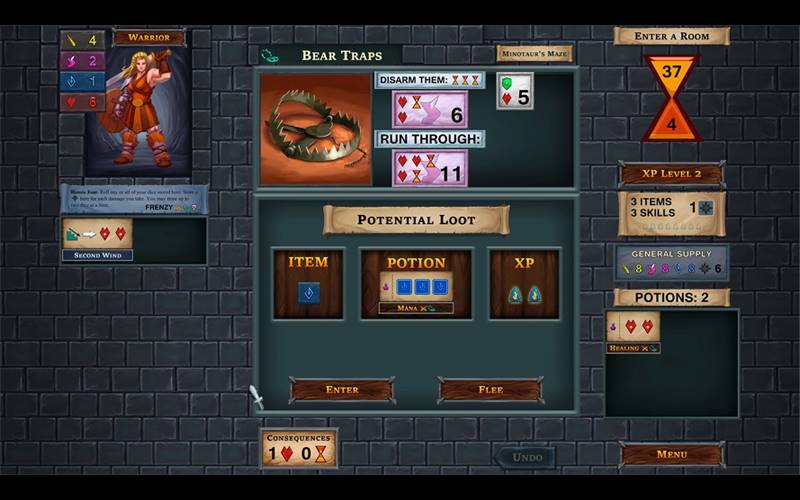Undo the last action
This screenshot has height=500, width=800.
[527, 457]
